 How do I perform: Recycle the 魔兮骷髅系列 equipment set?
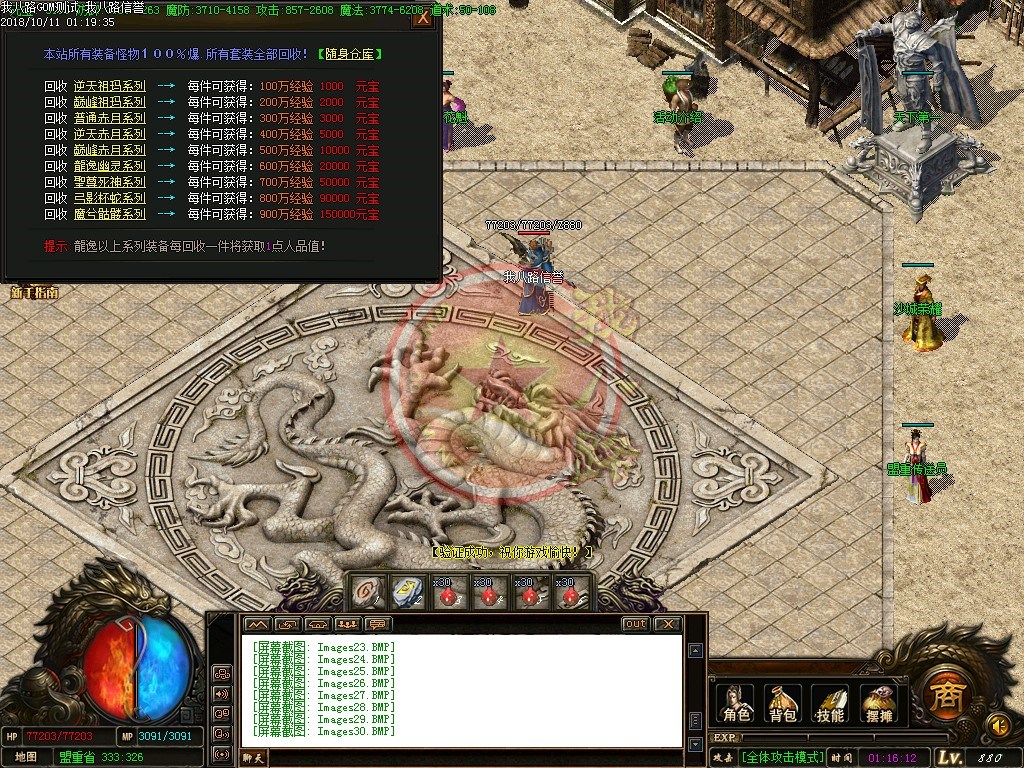(x=109, y=214)
